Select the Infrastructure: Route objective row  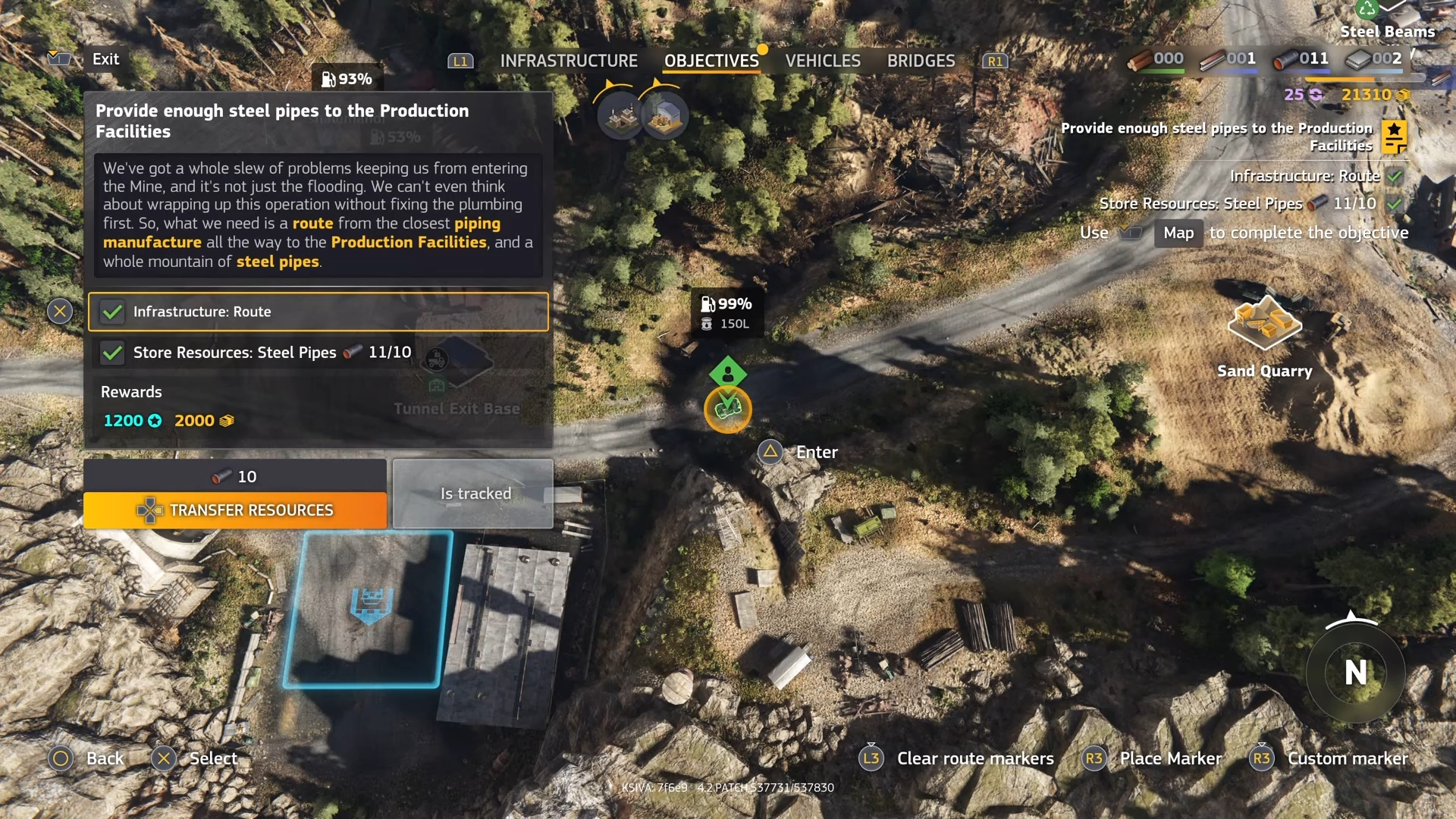(x=318, y=312)
